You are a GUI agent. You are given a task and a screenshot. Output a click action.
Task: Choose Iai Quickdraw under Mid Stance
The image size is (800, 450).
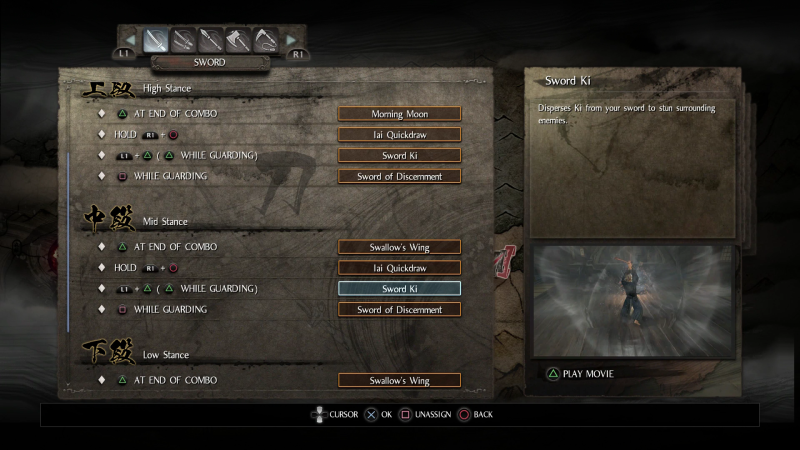[400, 268]
